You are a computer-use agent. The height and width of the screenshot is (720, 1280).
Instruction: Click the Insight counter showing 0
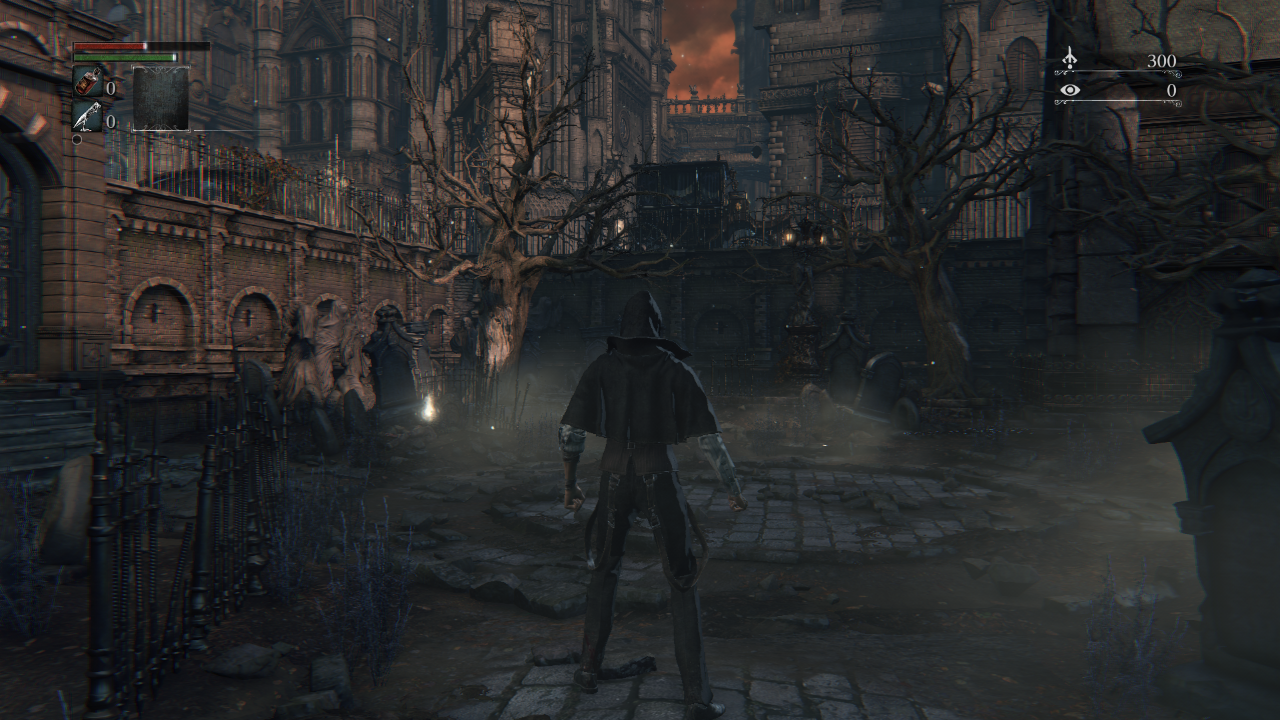(1172, 90)
